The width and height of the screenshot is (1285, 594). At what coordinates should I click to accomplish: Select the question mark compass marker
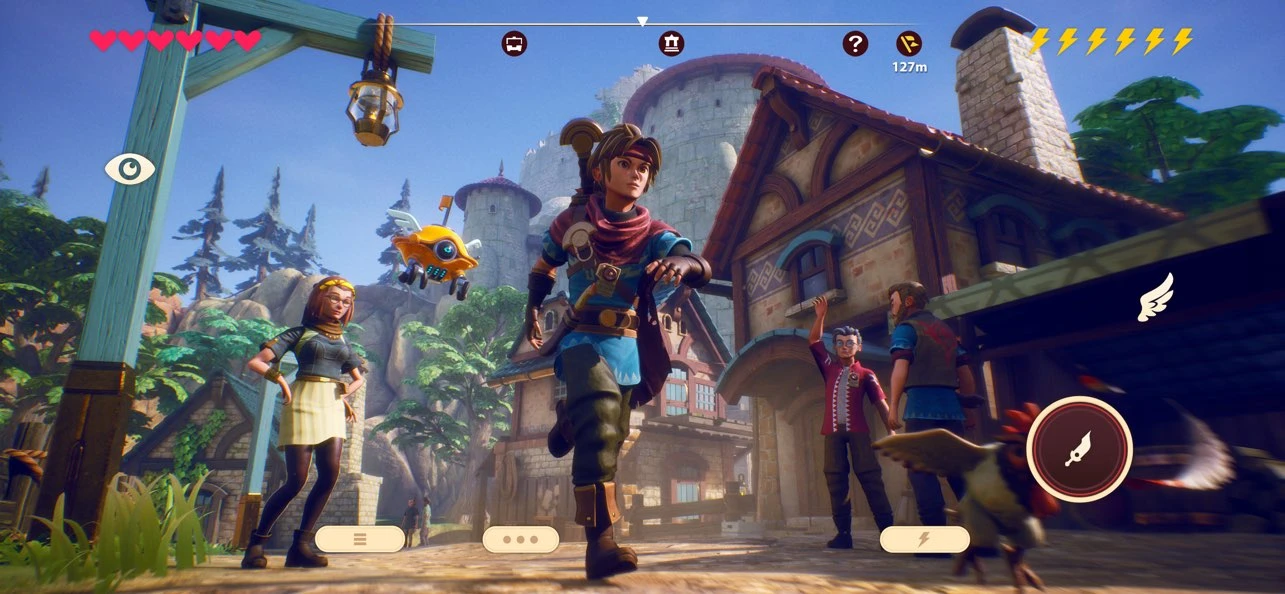pos(855,44)
